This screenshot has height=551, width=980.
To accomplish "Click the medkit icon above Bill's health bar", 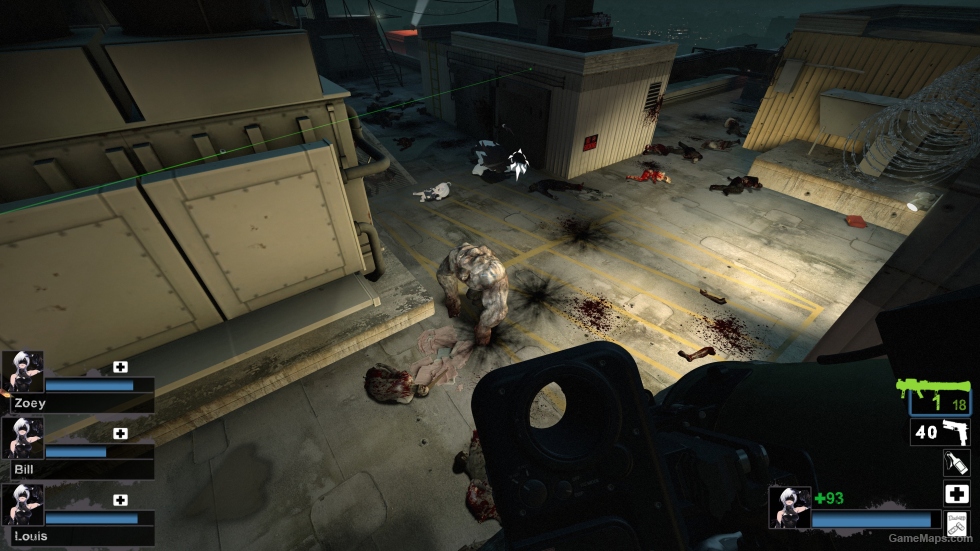I will pyautogui.click(x=121, y=433).
